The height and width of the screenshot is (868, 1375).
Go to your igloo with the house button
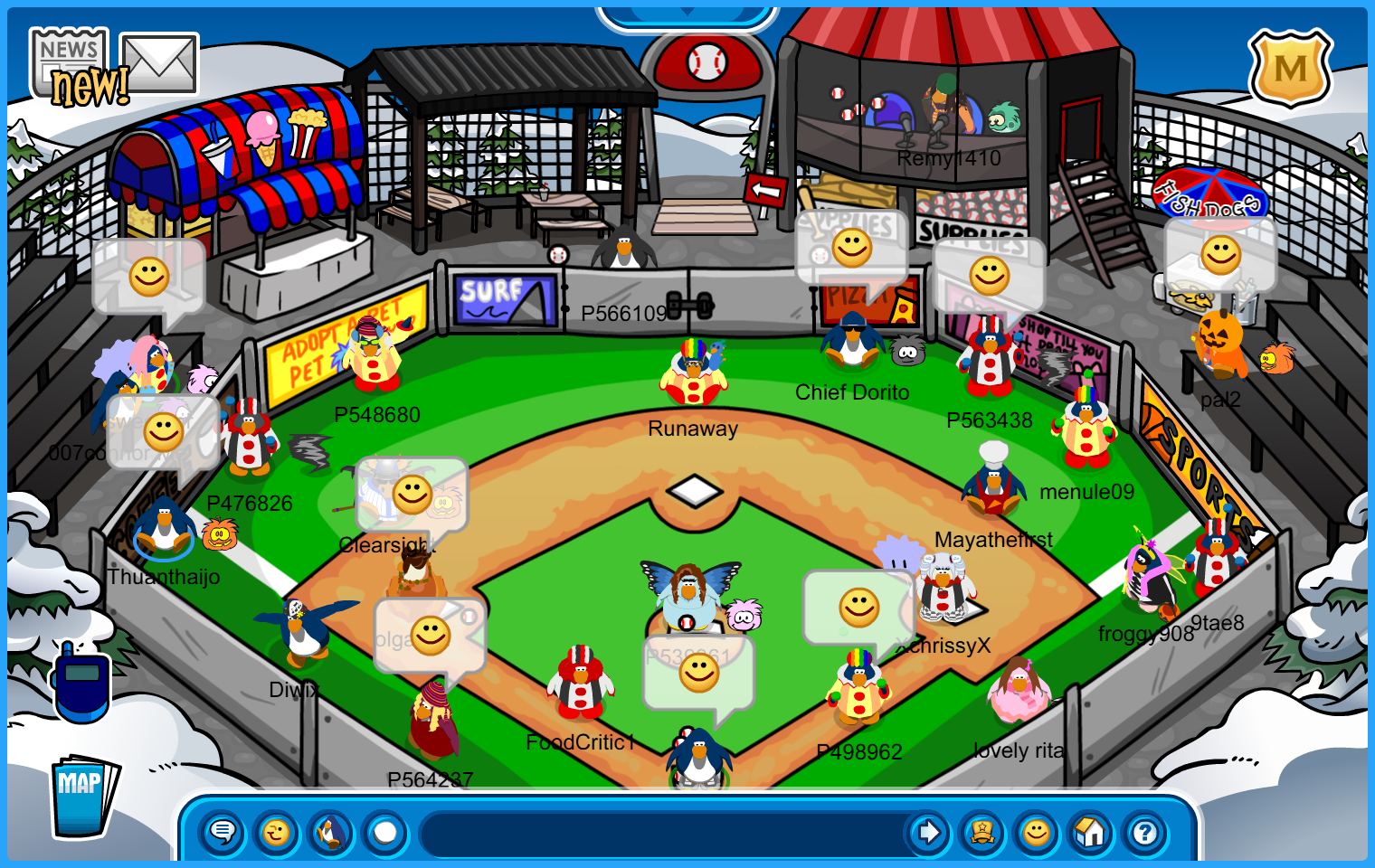[1091, 833]
